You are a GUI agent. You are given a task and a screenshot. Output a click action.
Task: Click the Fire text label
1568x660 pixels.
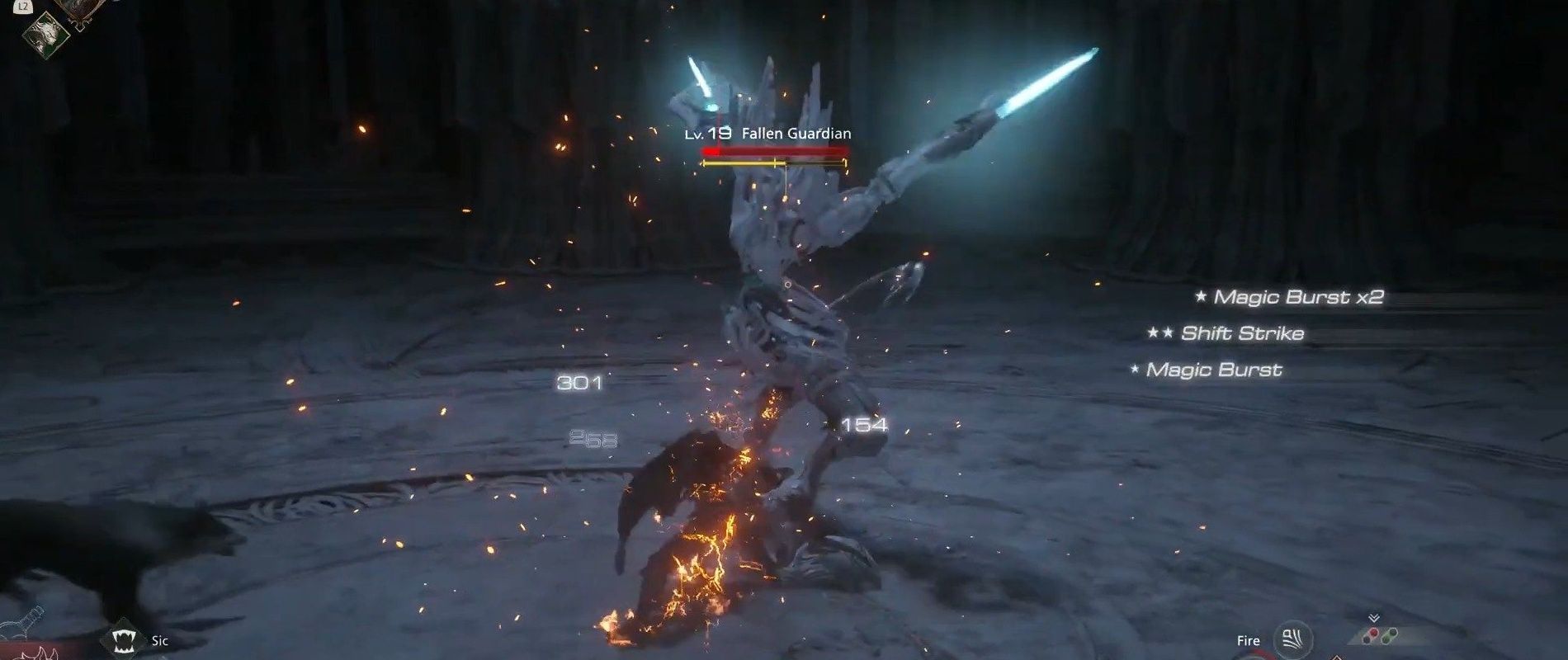(1249, 640)
